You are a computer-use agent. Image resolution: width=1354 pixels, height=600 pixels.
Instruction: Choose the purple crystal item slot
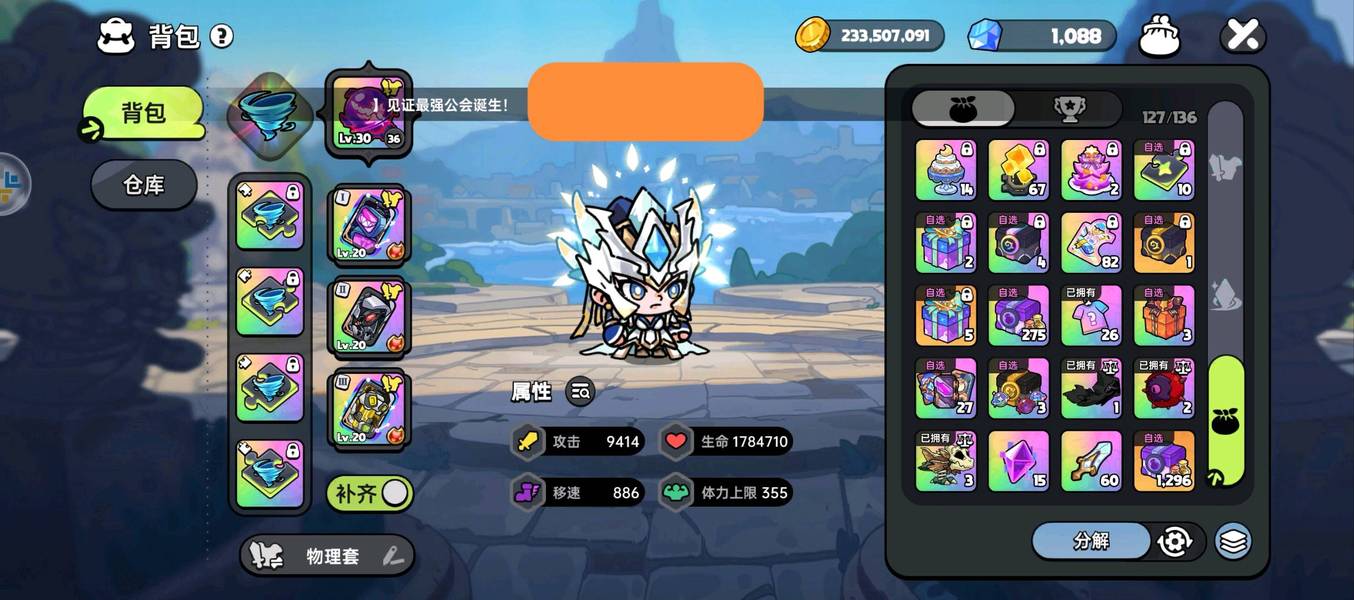pyautogui.click(x=1019, y=461)
